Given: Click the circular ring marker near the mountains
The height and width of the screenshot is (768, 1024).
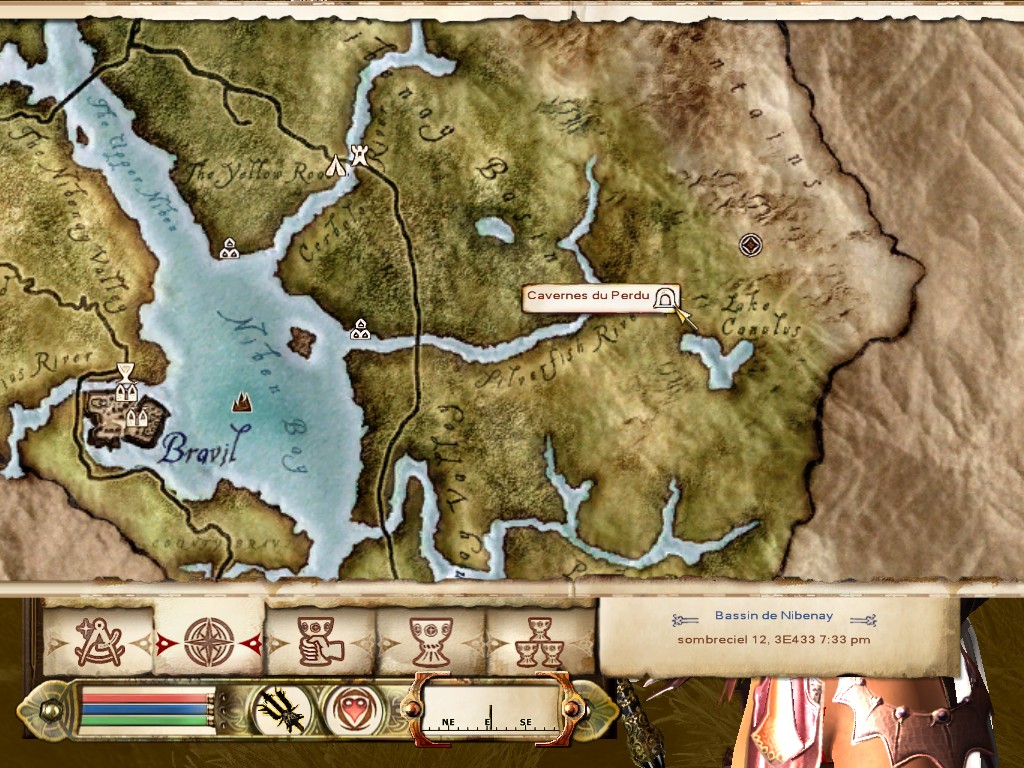Looking at the screenshot, I should [750, 244].
